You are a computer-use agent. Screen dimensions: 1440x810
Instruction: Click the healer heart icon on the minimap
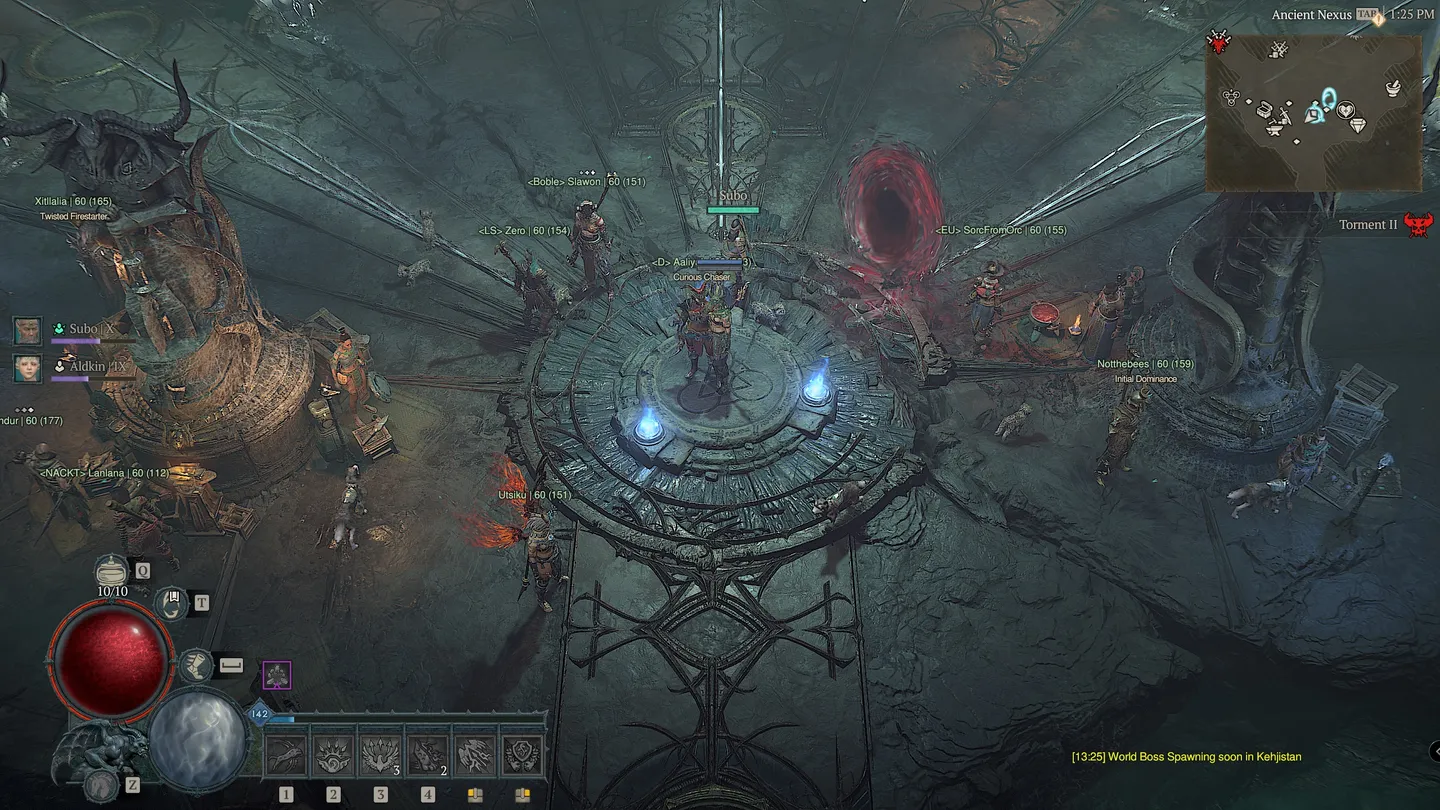click(x=1346, y=110)
